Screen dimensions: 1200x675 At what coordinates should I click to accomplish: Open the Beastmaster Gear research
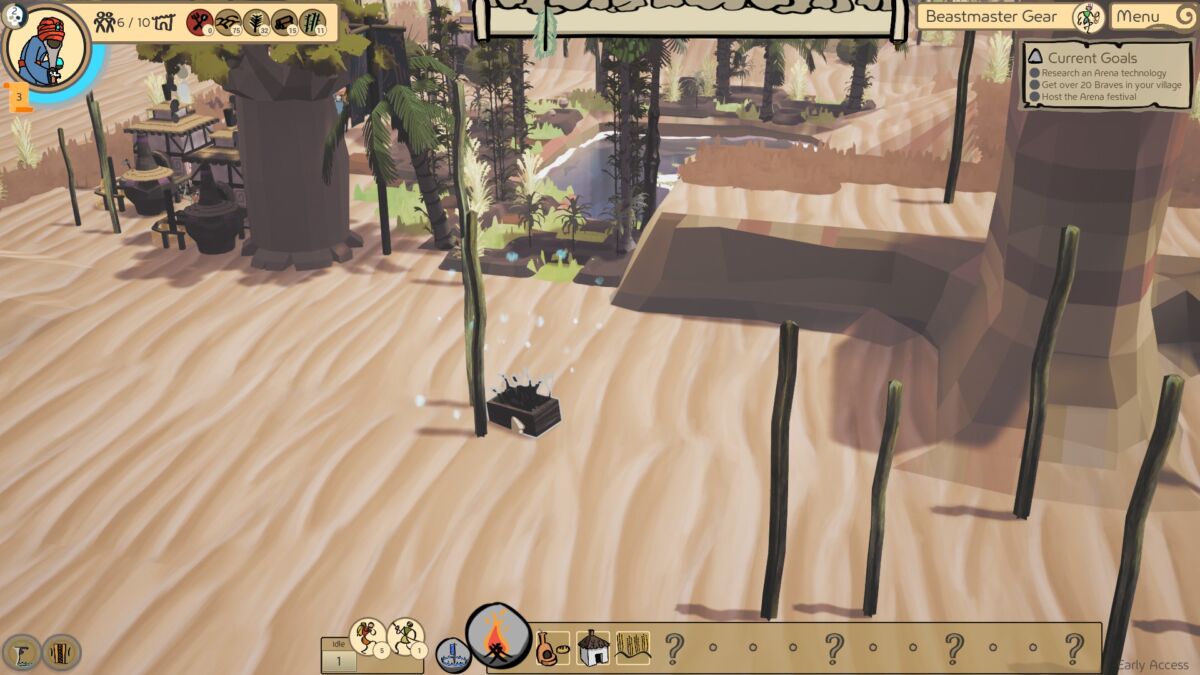[x=1010, y=16]
